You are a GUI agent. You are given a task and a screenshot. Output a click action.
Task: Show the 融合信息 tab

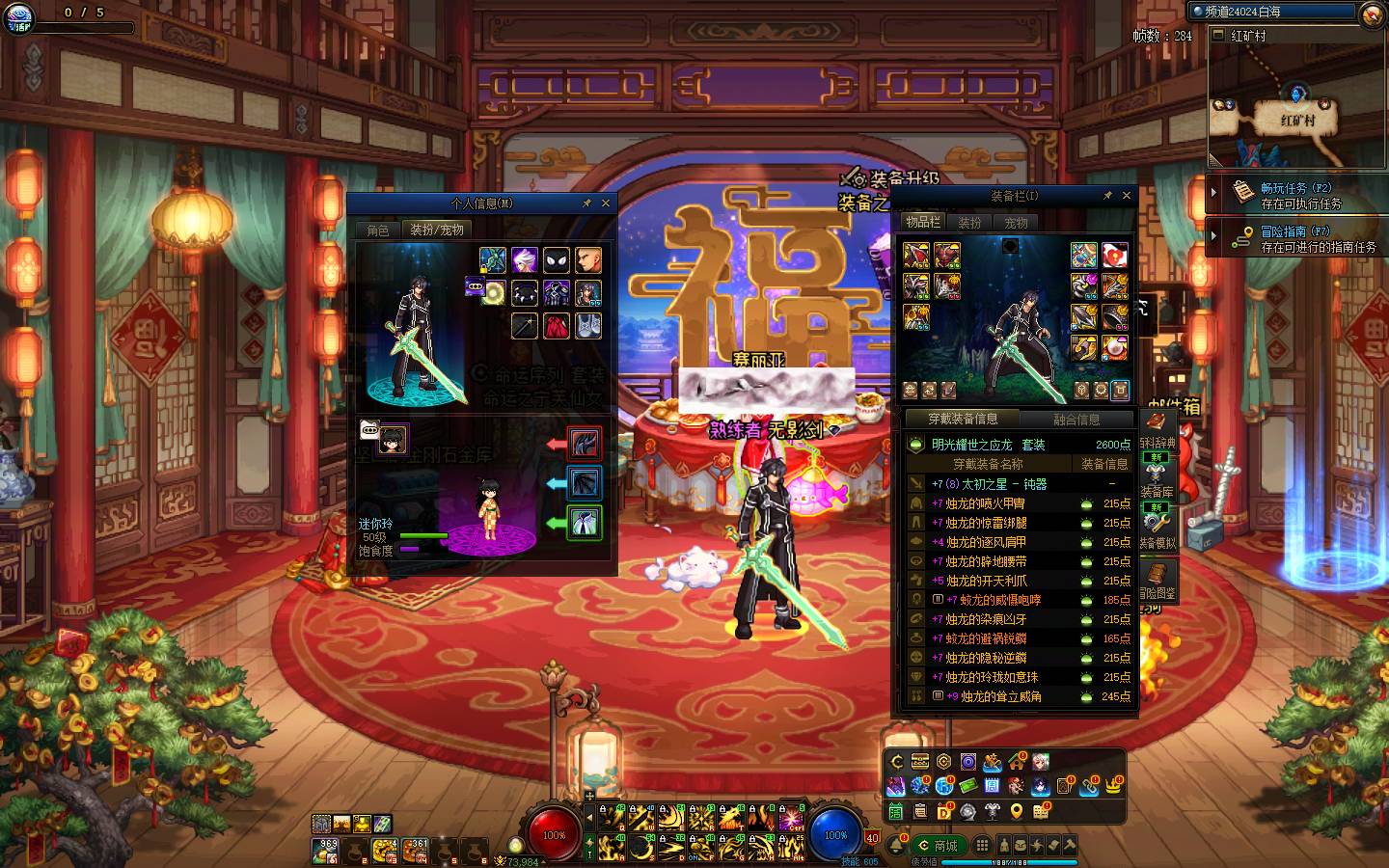[1076, 420]
